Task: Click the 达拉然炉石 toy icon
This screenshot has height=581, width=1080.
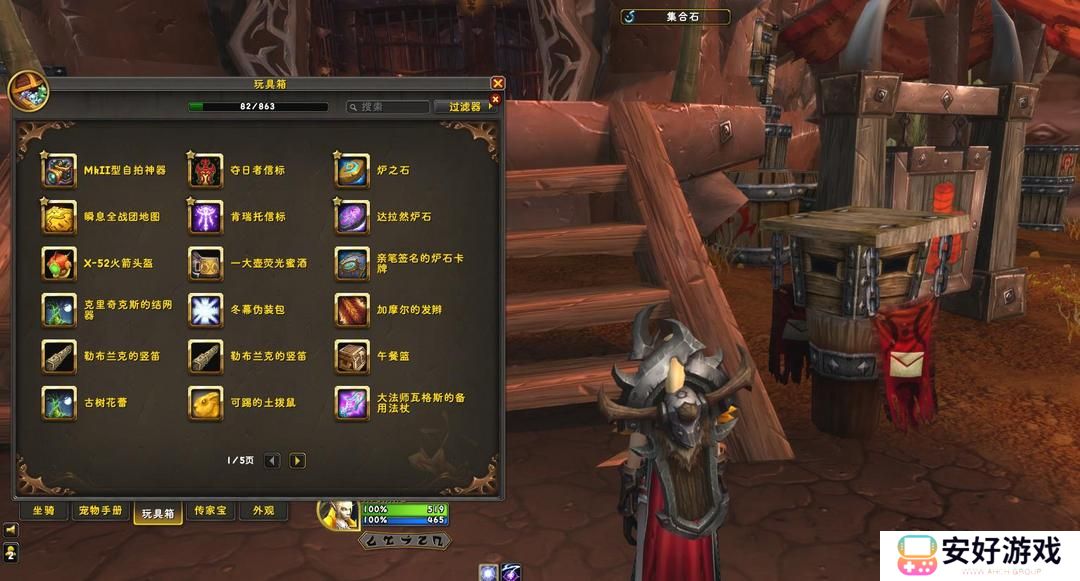Action: [x=351, y=217]
